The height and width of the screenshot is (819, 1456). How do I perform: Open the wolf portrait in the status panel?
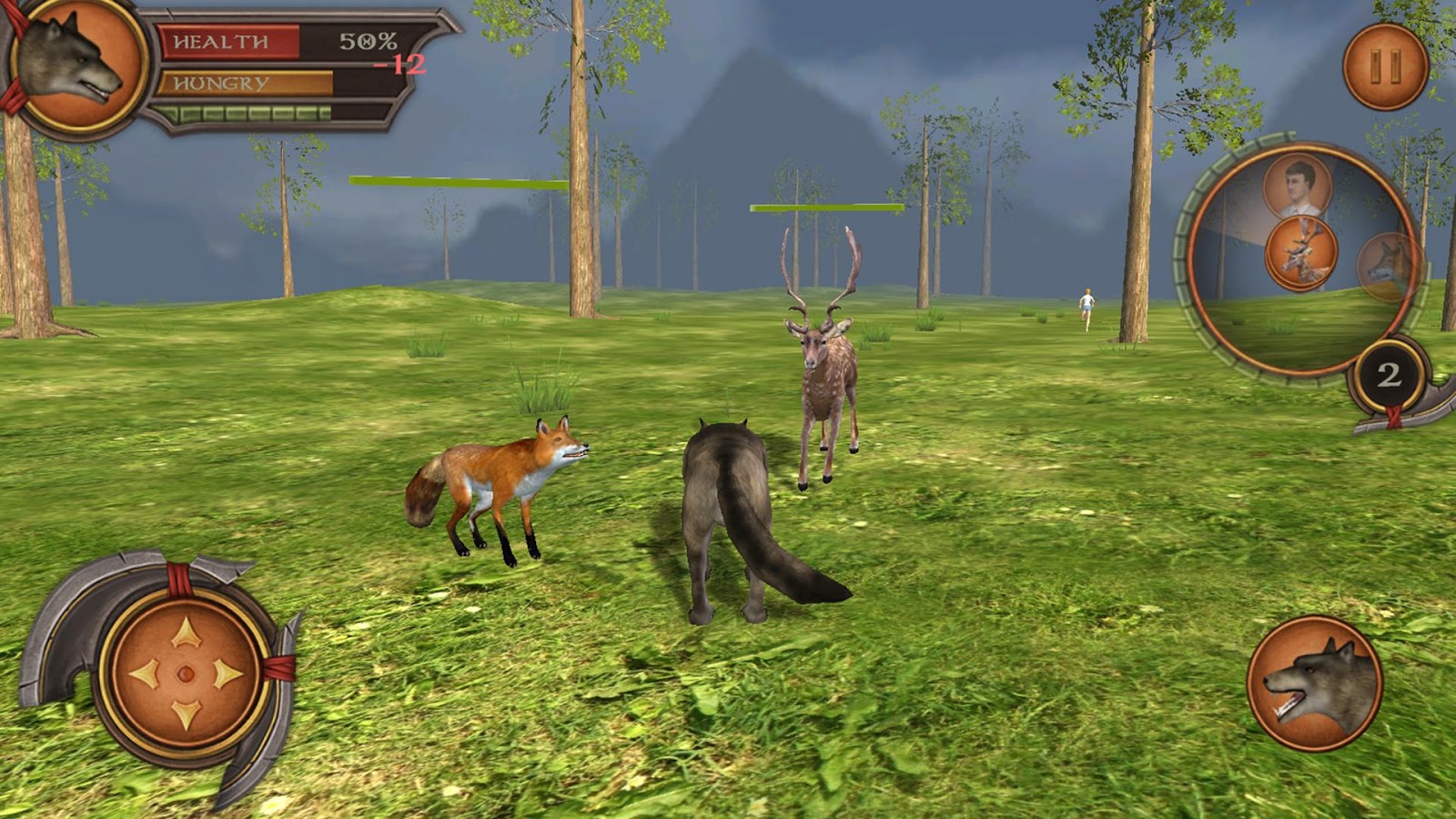coord(76,64)
